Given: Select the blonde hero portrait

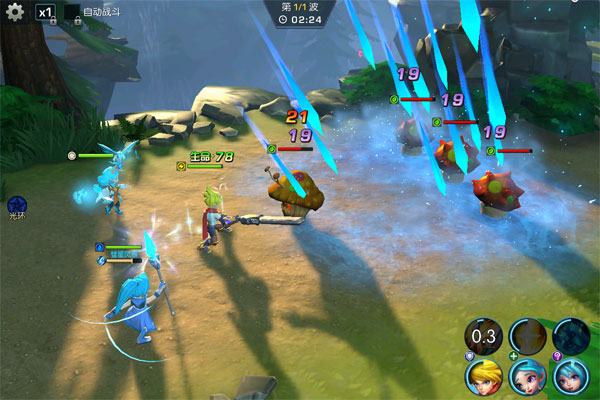Looking at the screenshot, I should click(x=484, y=377).
